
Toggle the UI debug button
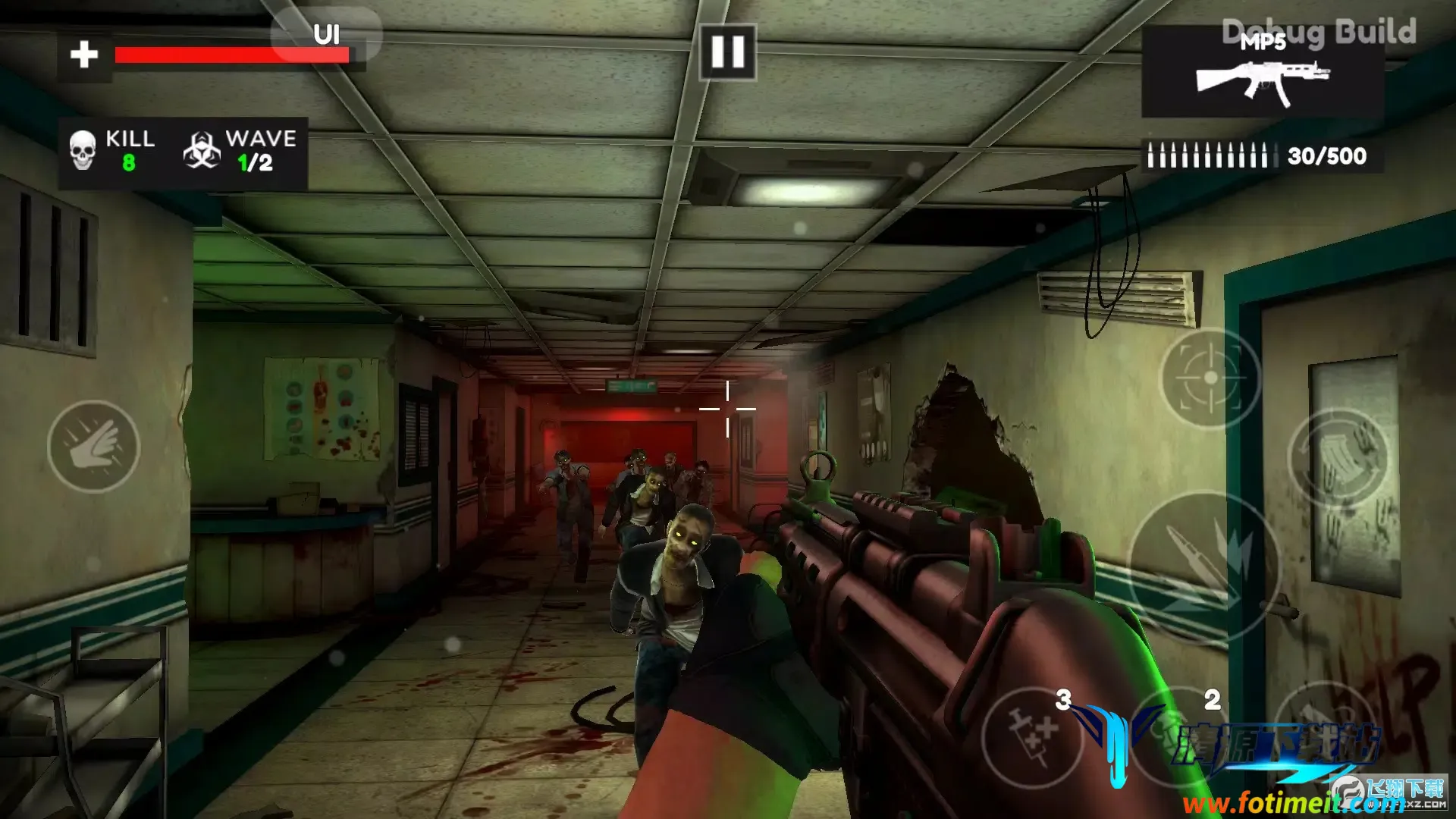[x=326, y=35]
